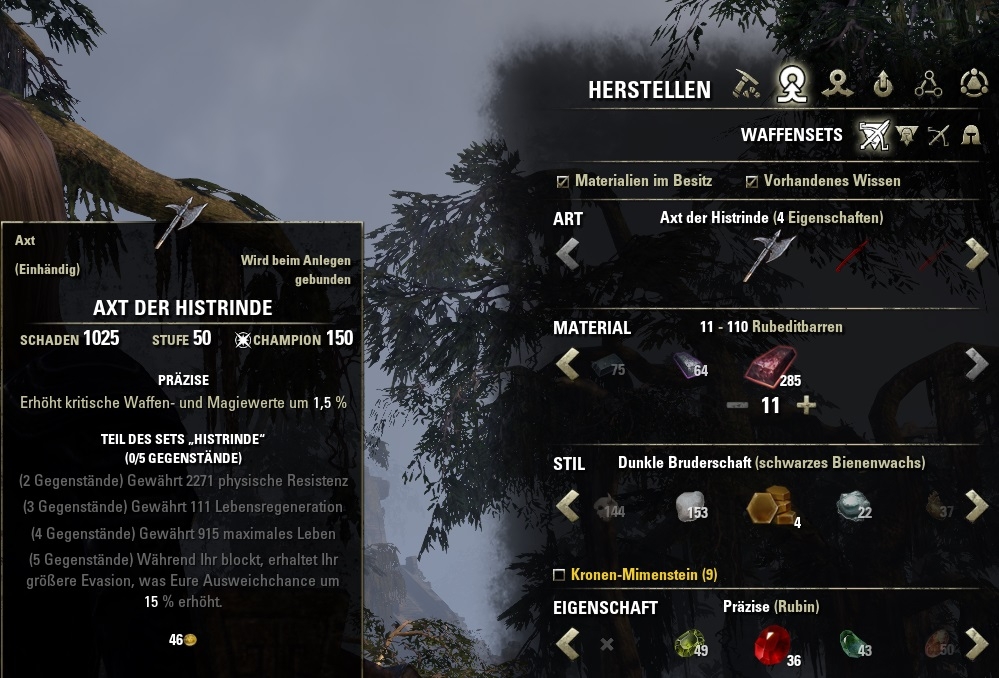Show the next style in the STIL row
The width and height of the screenshot is (999, 678).
(976, 505)
